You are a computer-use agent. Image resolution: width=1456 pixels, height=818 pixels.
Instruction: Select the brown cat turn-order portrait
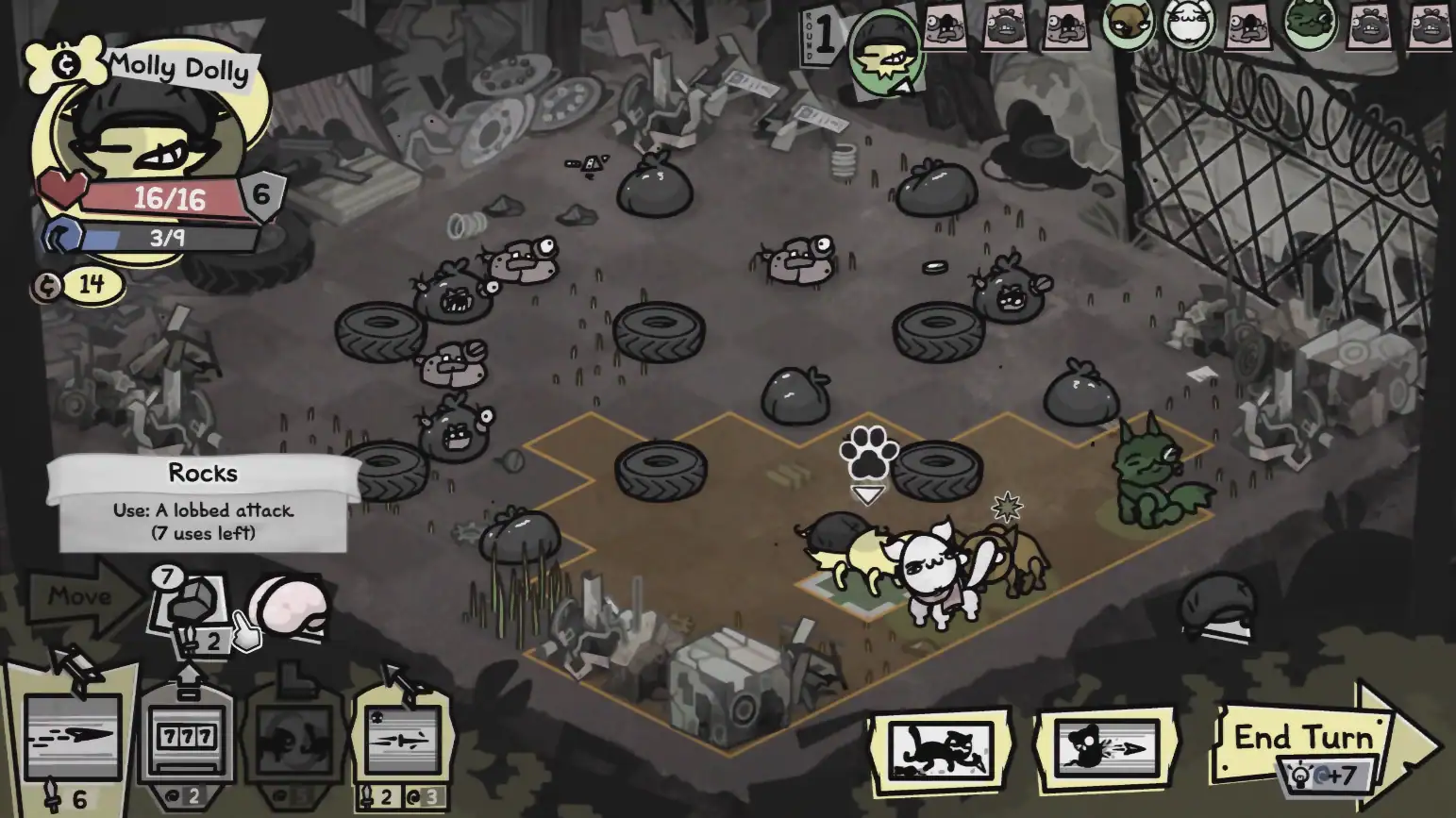tap(1128, 24)
